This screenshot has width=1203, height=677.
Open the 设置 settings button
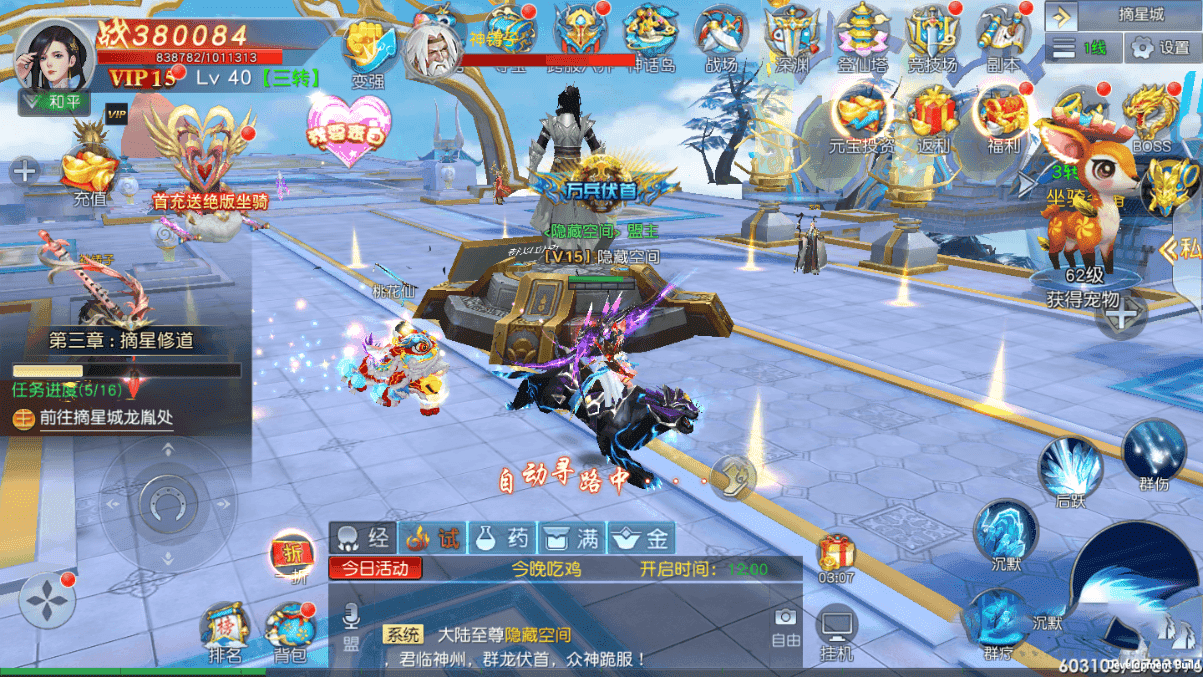[1160, 47]
